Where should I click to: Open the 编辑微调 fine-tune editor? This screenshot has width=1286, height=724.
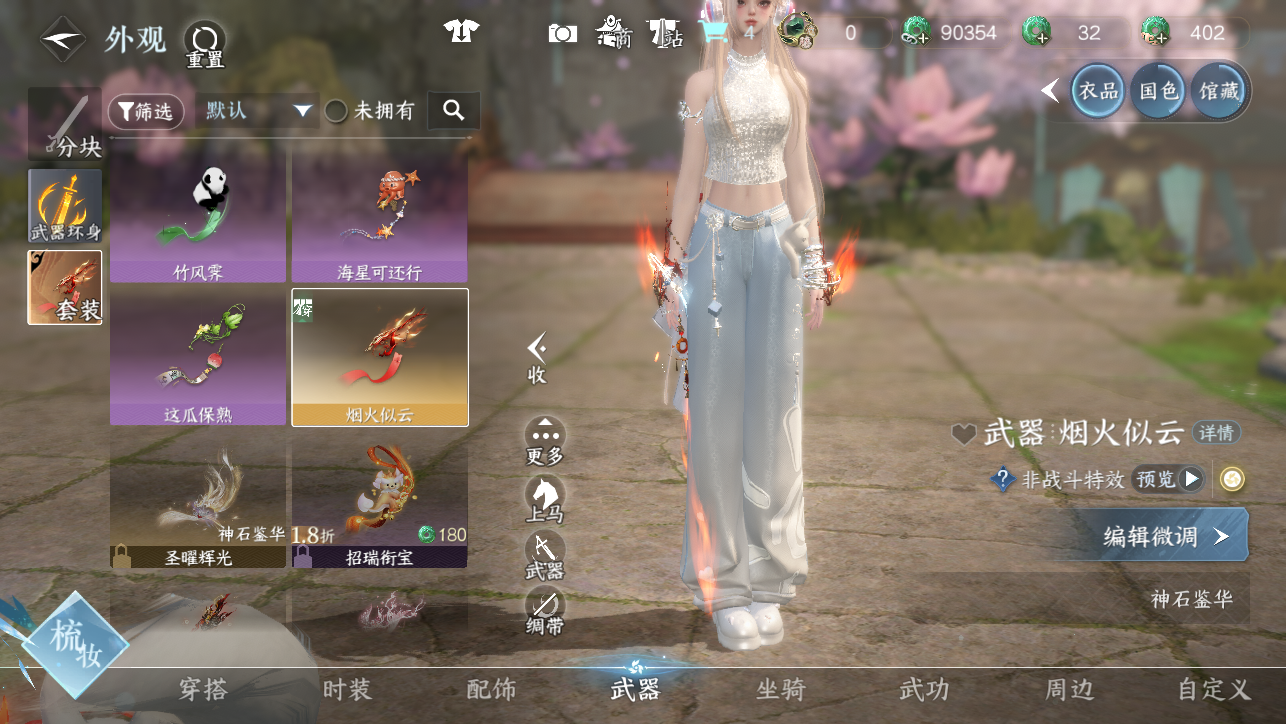[x=1163, y=535]
